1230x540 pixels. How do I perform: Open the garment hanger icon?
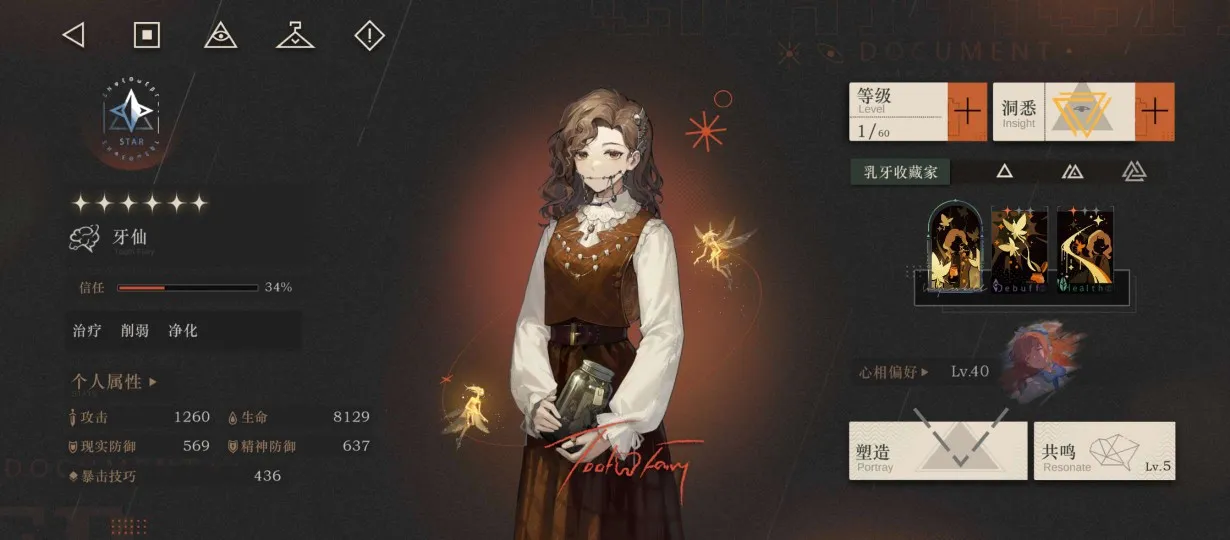(295, 36)
